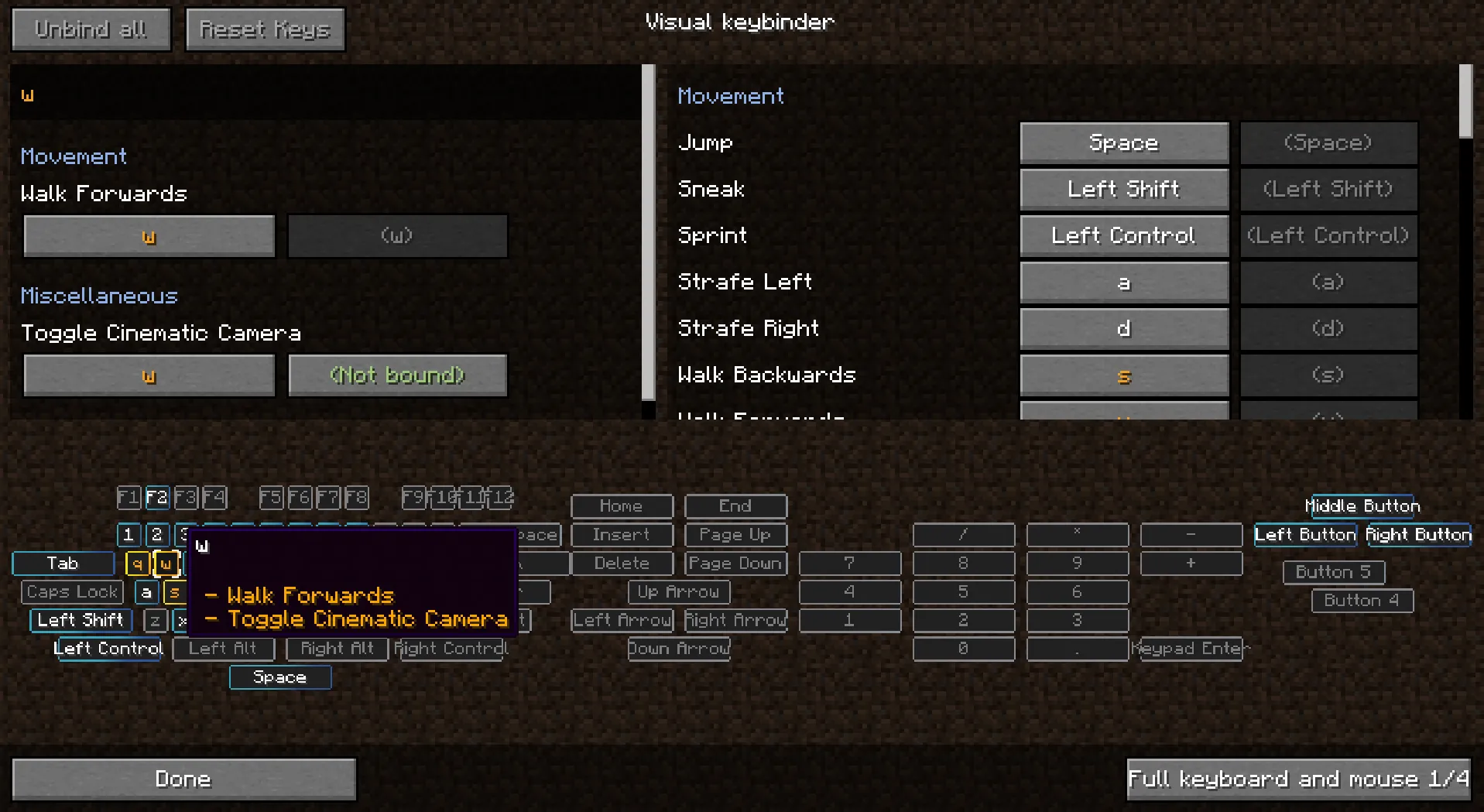This screenshot has width=1484, height=812.
Task: Click the Button 5 mouse key
Action: 1333,572
